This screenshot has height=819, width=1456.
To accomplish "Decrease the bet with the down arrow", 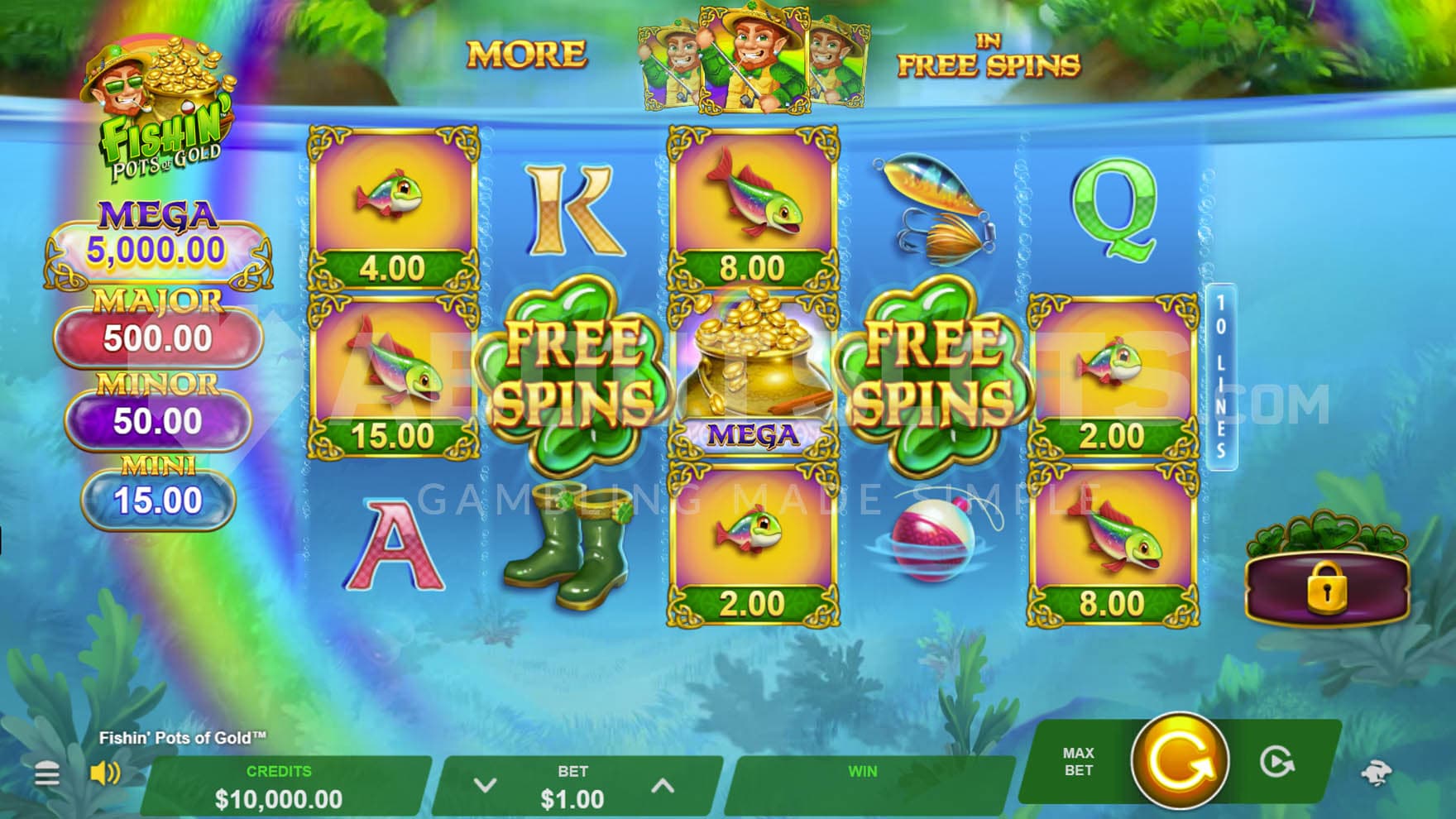I will 485,785.
